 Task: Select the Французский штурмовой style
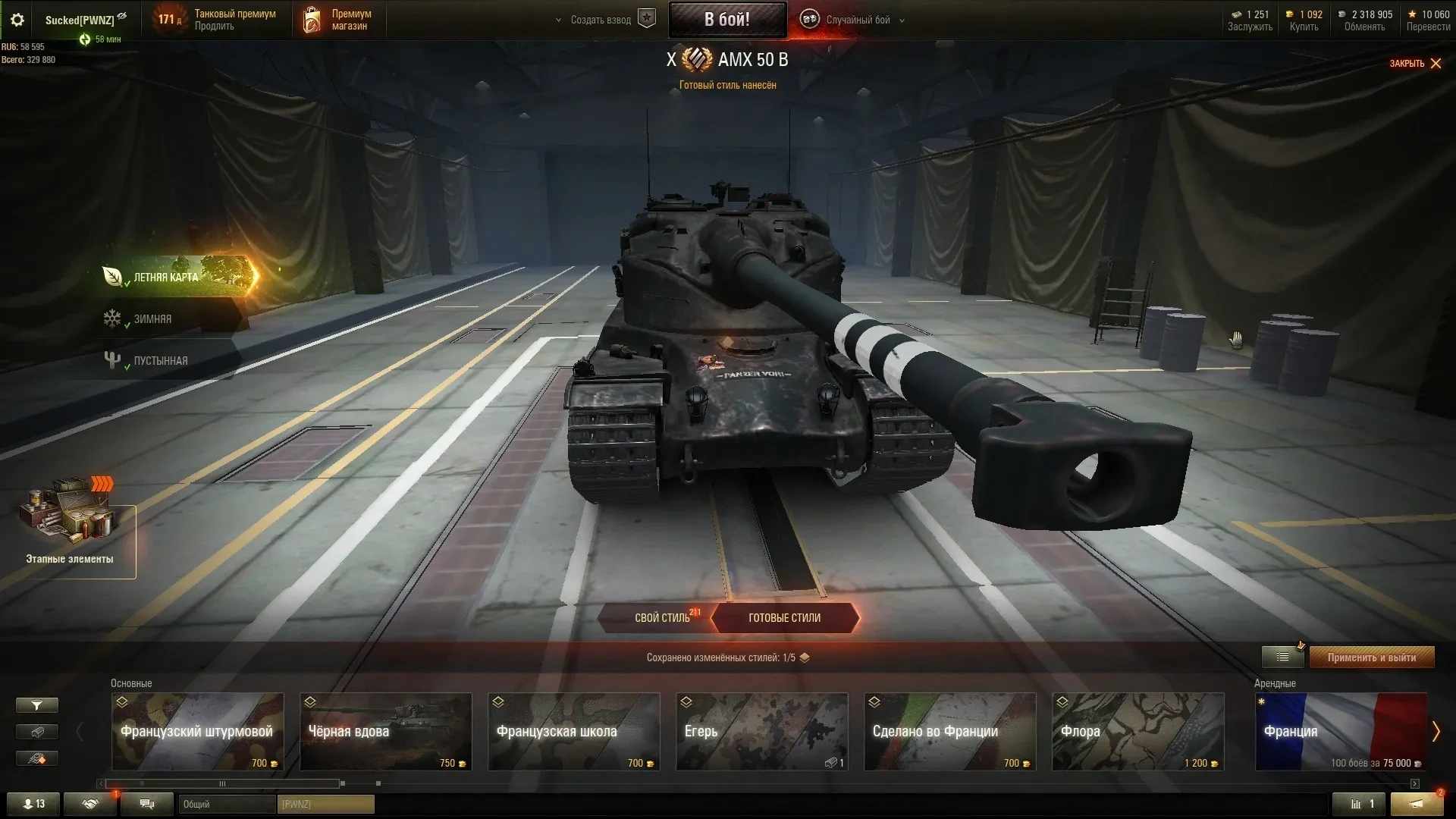click(197, 732)
